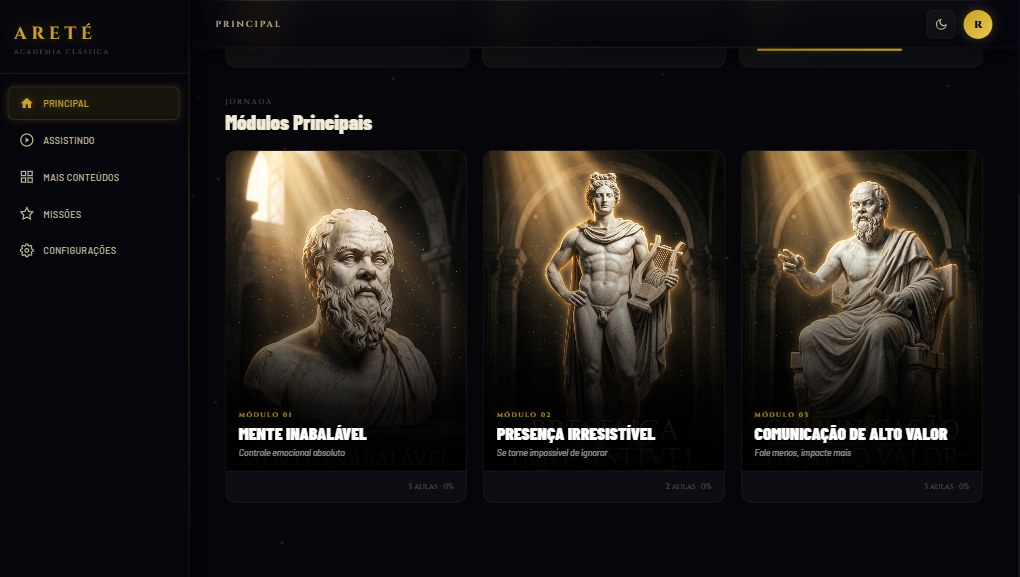The height and width of the screenshot is (577, 1020).
Task: Click the Areté Academia Clássica logo
Action: point(61,38)
